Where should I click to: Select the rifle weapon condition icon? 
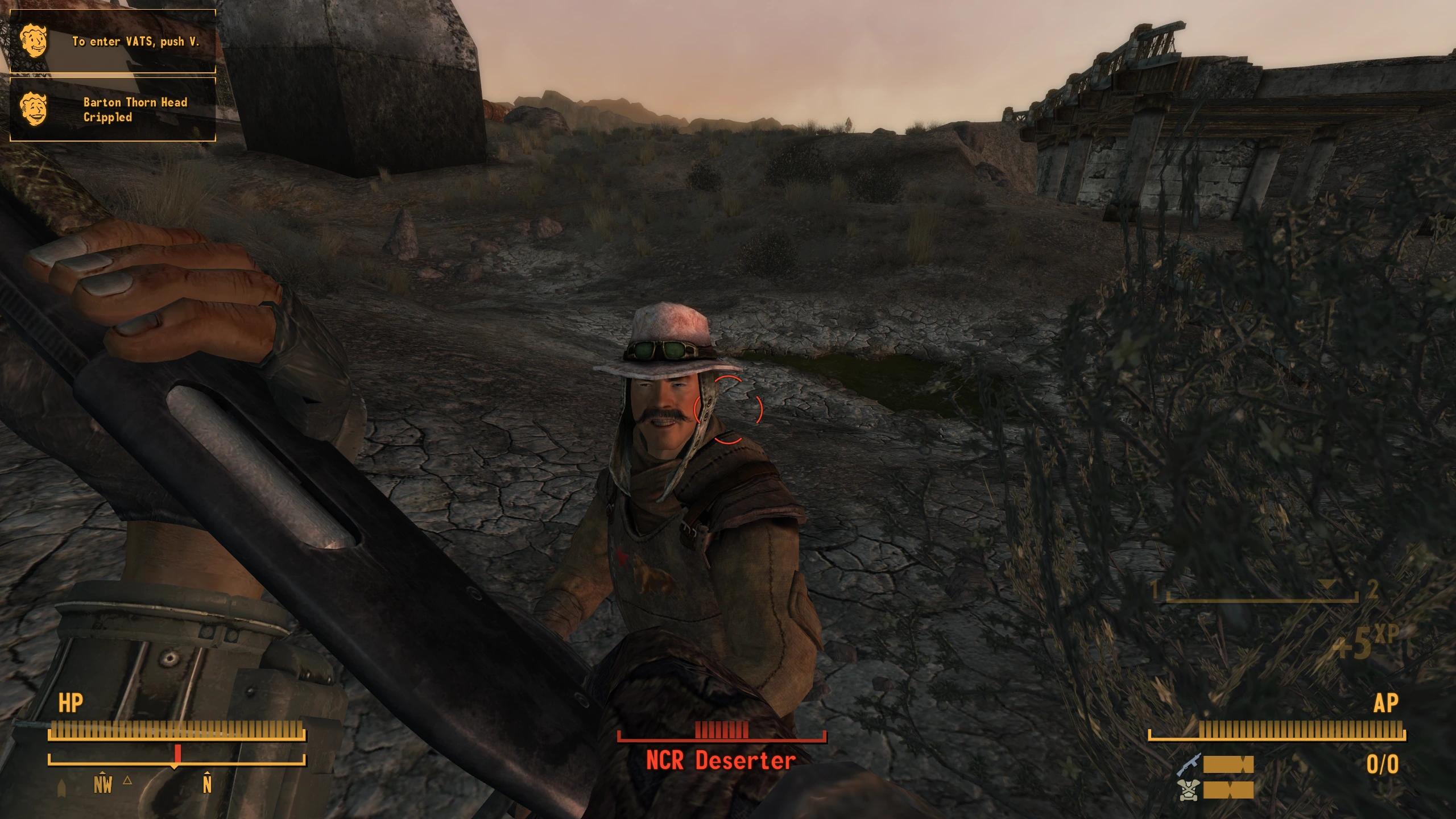[x=1189, y=764]
